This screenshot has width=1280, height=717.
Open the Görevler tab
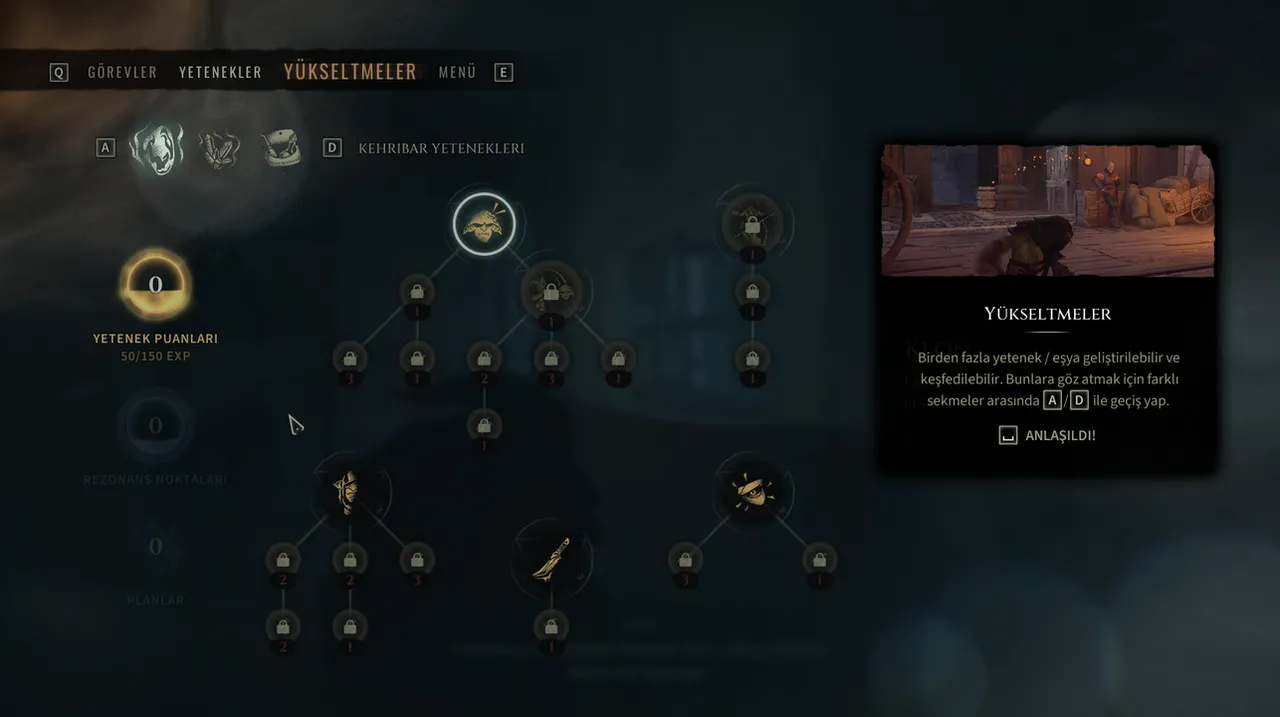click(122, 72)
